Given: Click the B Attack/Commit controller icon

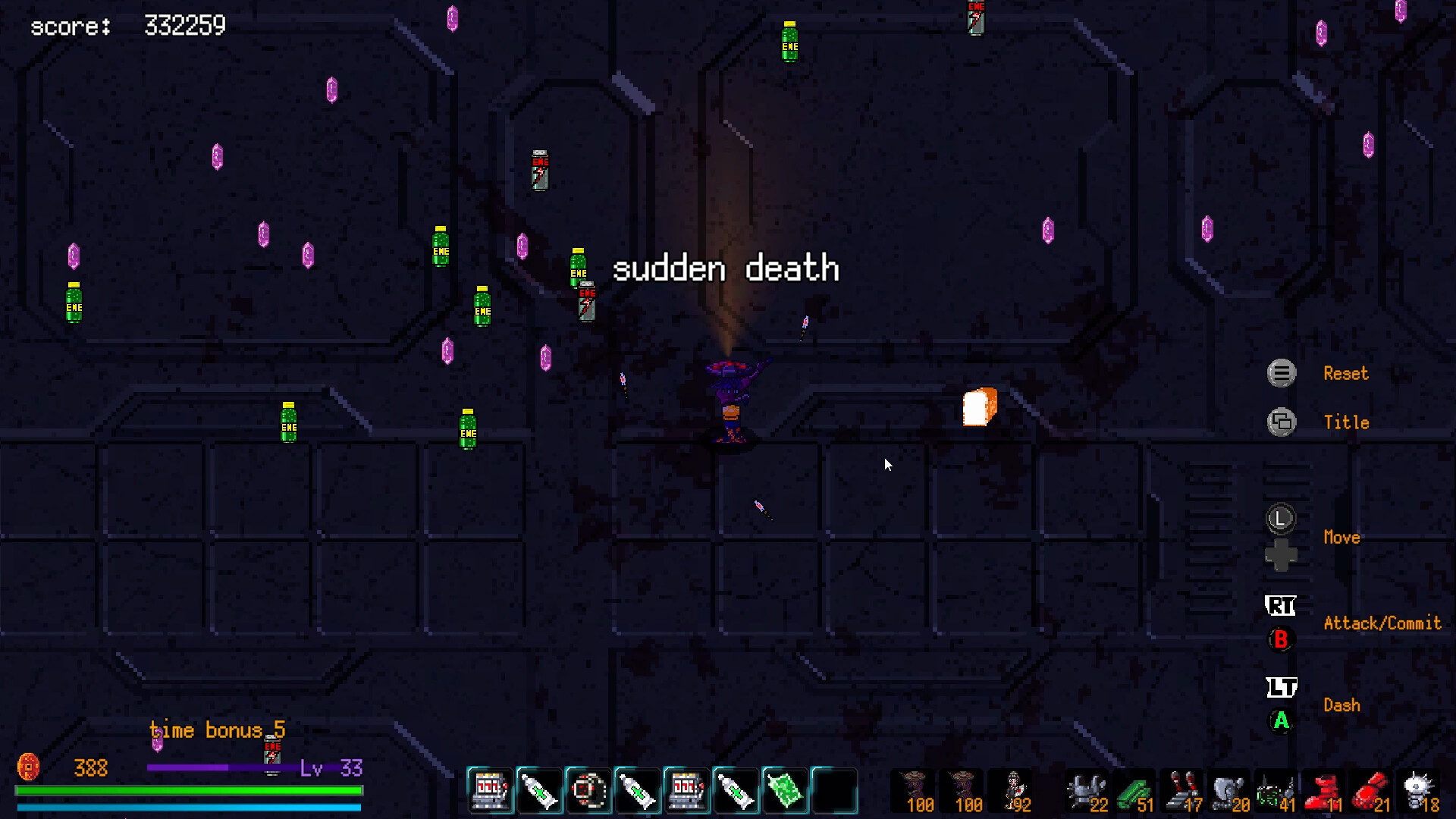Looking at the screenshot, I should click(1281, 639).
